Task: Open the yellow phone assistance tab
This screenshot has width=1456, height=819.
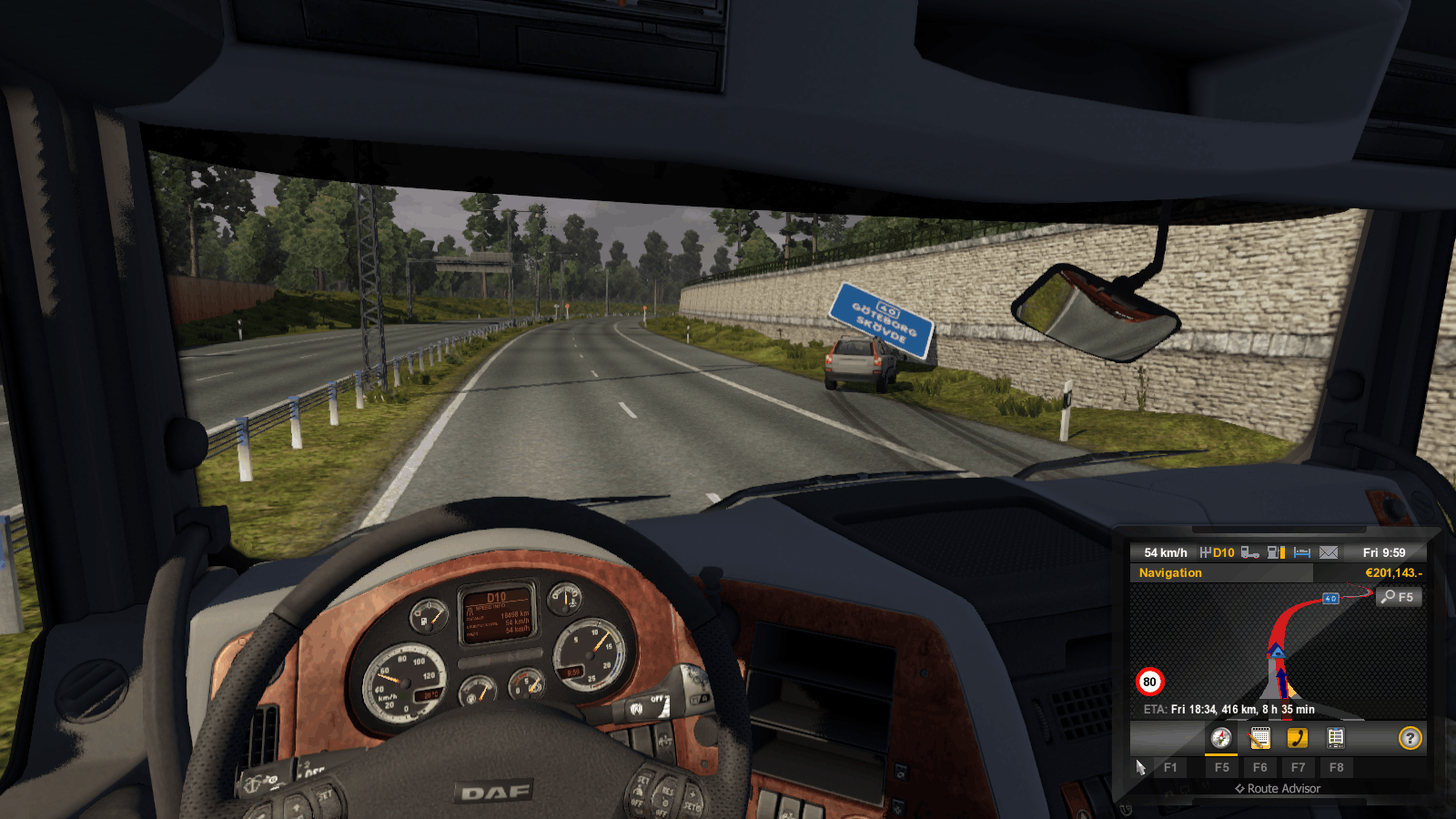Action: coord(1298,738)
